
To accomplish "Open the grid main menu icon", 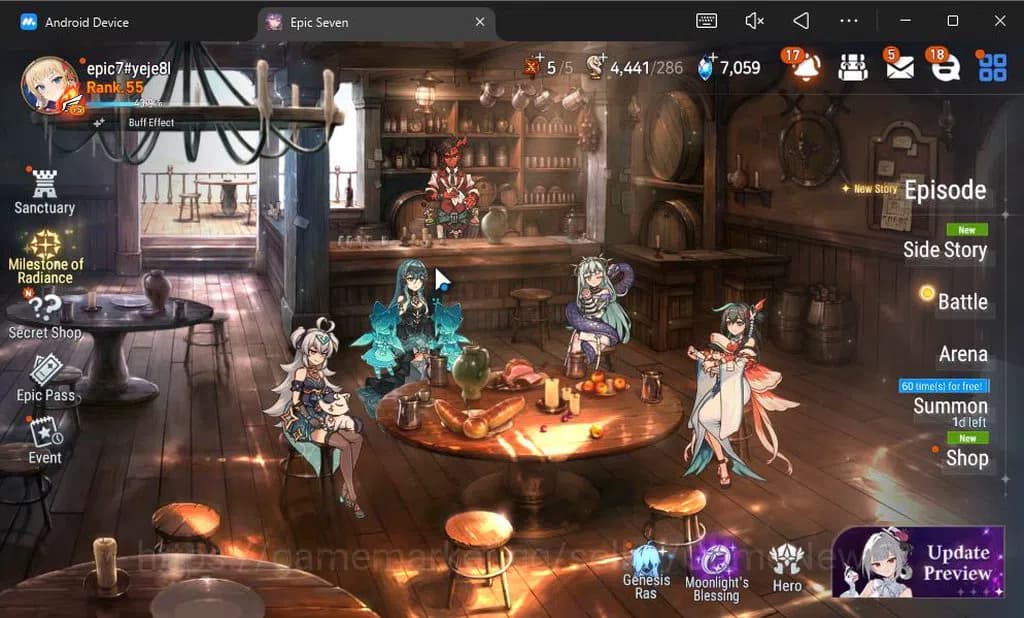I will pyautogui.click(x=992, y=67).
